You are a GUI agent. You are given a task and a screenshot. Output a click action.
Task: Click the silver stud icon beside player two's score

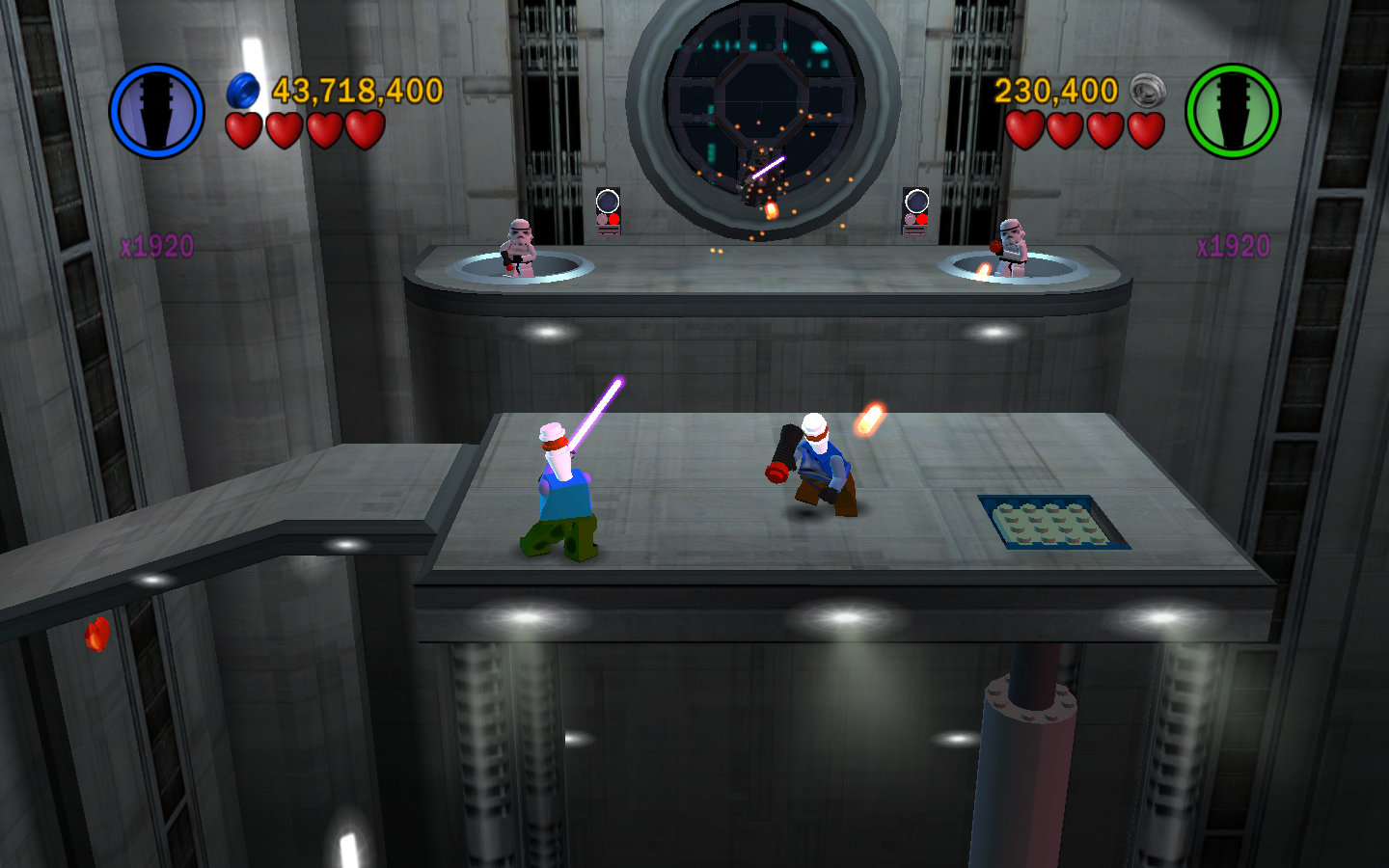coord(1147,91)
